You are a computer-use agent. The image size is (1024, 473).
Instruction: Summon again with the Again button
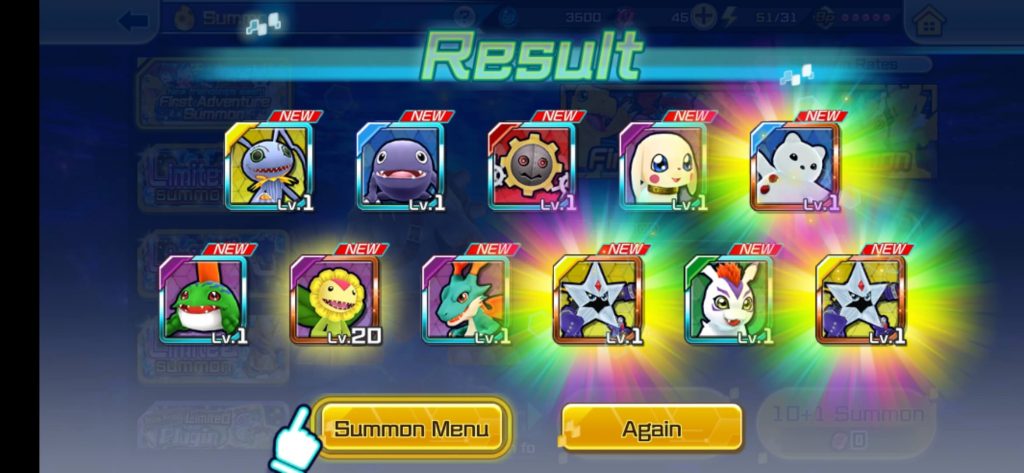(x=651, y=429)
